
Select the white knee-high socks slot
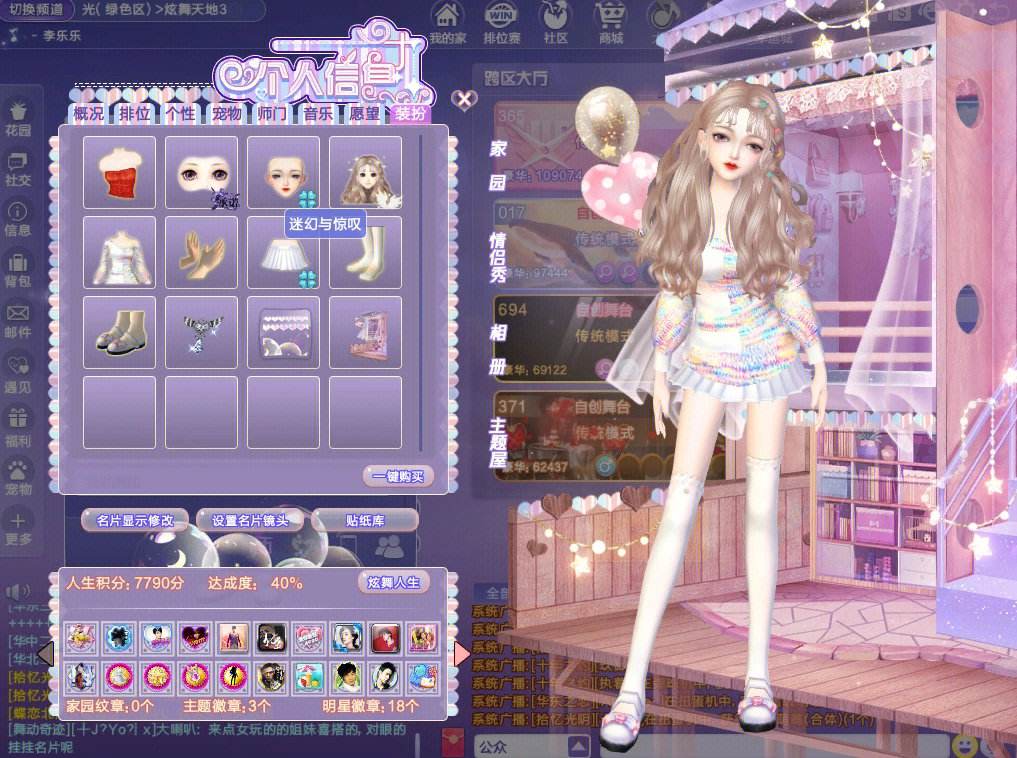click(x=365, y=253)
